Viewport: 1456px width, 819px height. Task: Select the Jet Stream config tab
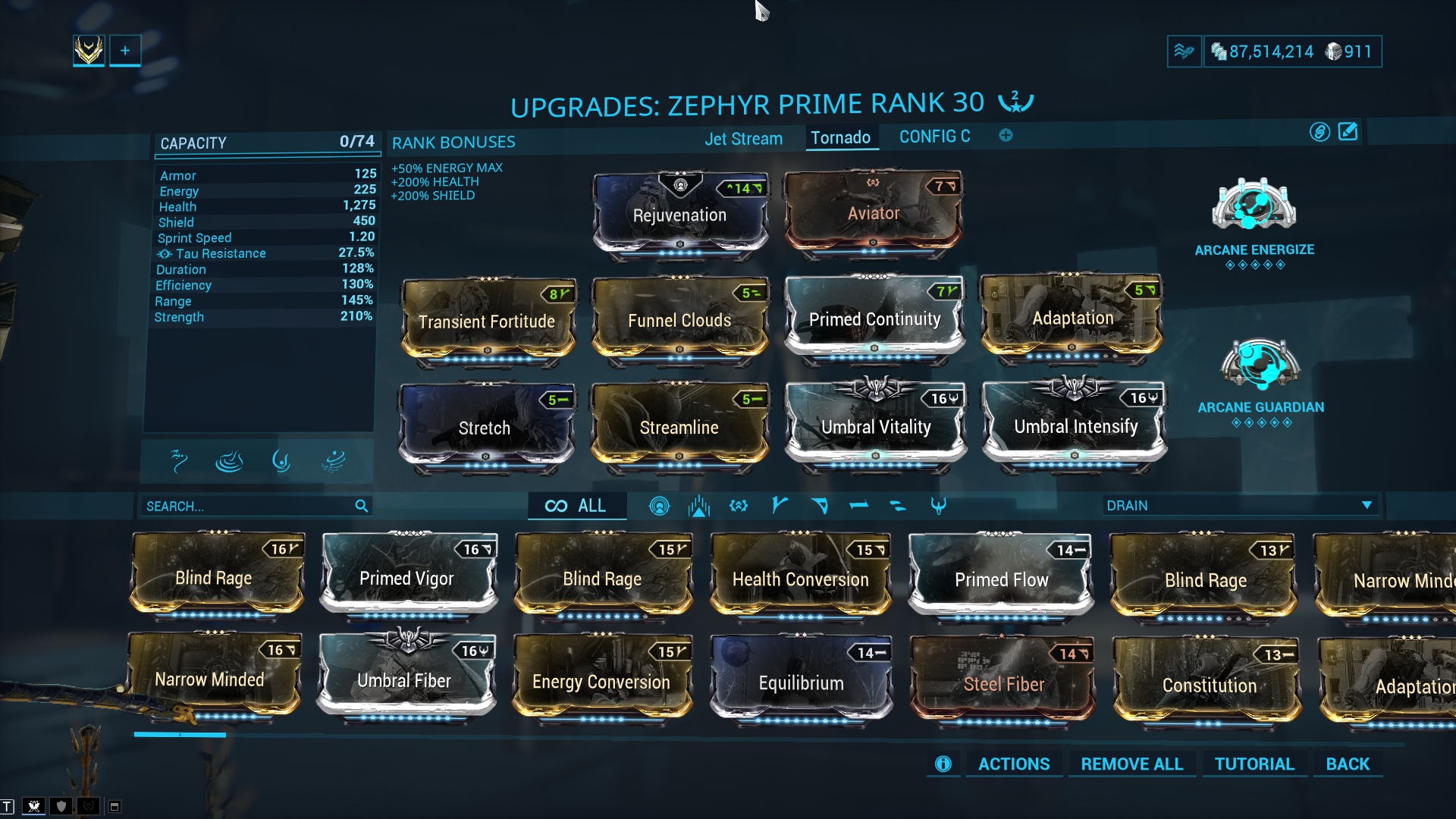pyautogui.click(x=743, y=139)
